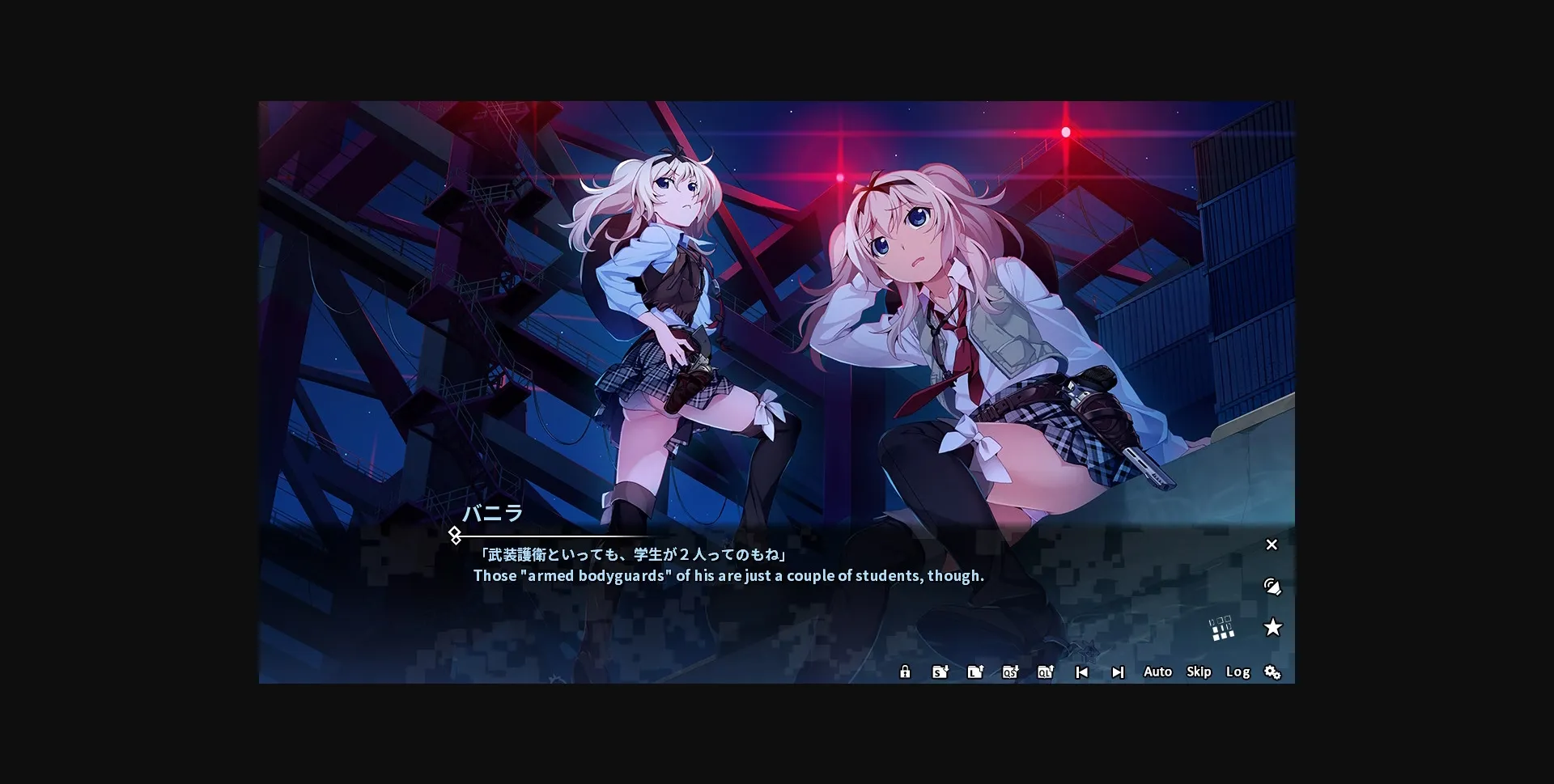Enable Auto read mode
1554x784 pixels.
(1157, 672)
